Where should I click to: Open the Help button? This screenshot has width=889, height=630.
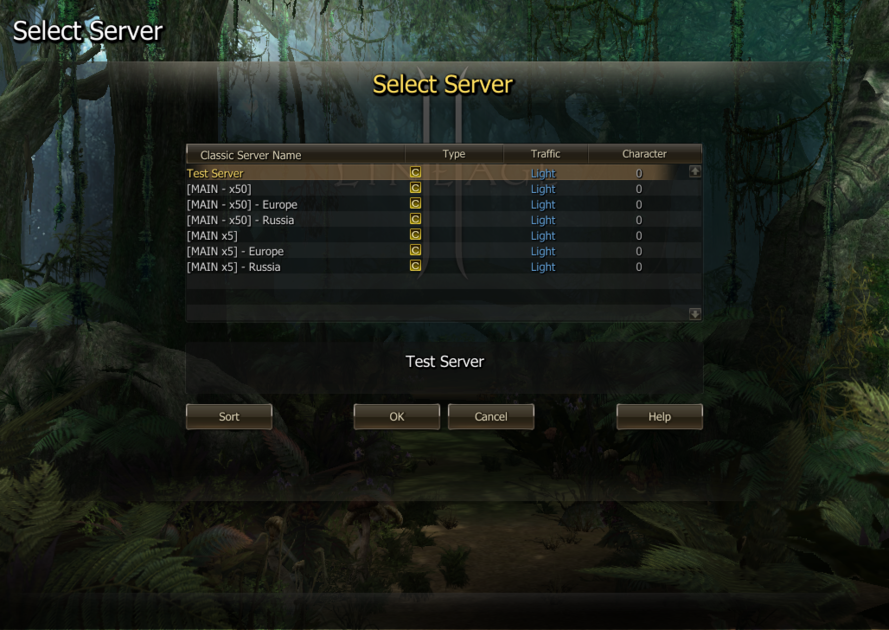click(659, 417)
